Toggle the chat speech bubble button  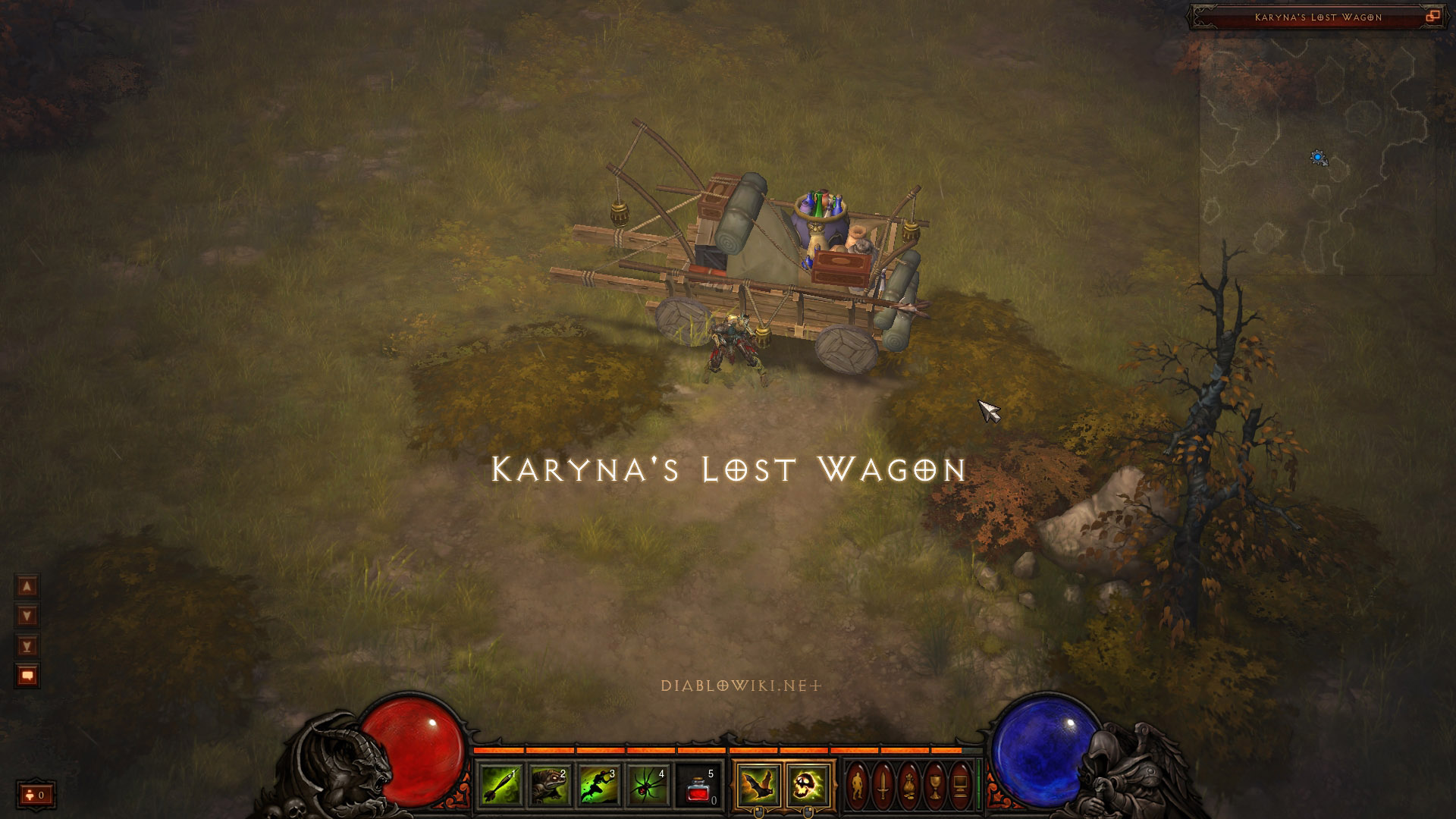27,676
